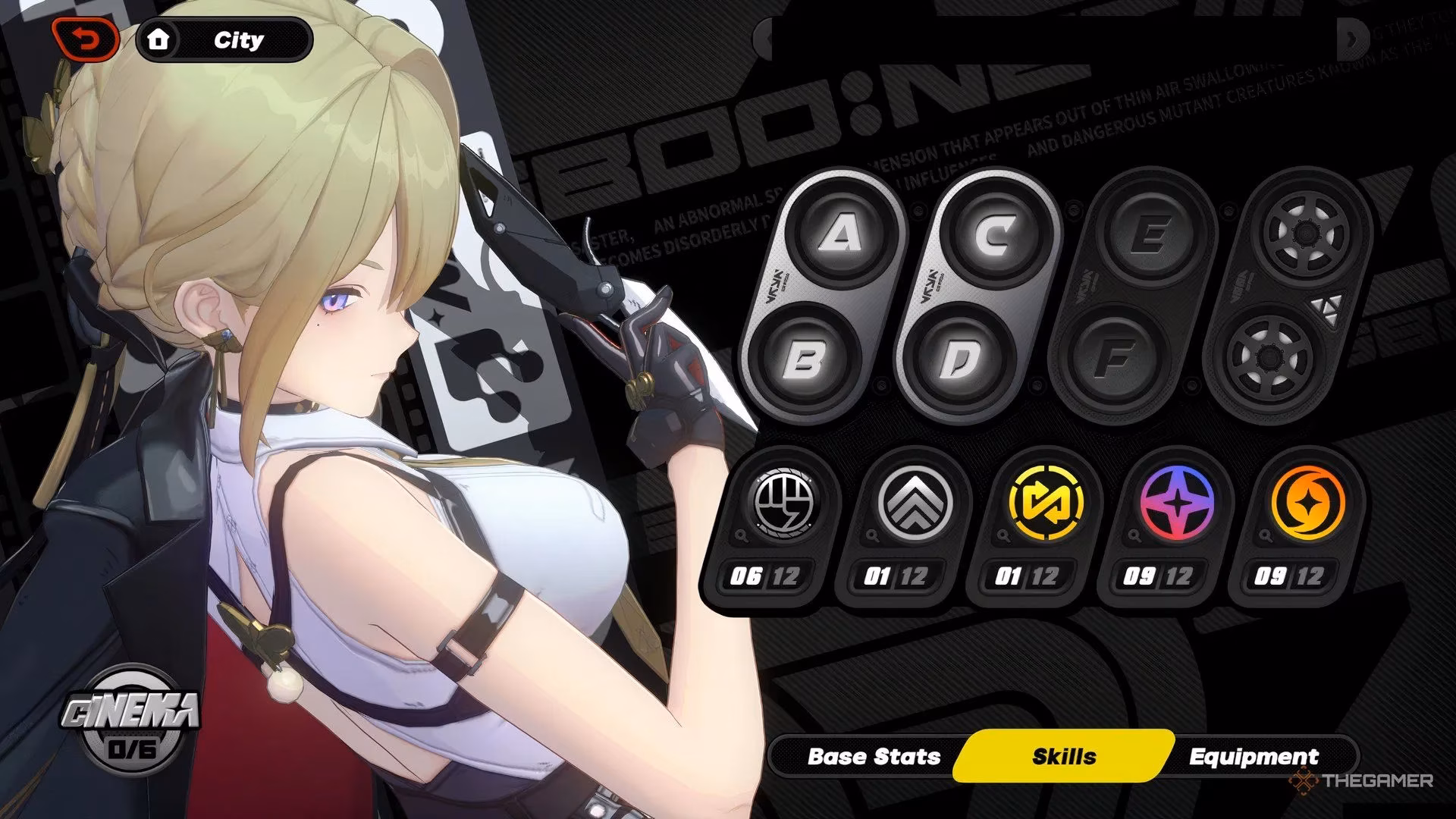This screenshot has width=1456, height=819.
Task: Open the yellow Assist skill
Action: coord(1046,504)
